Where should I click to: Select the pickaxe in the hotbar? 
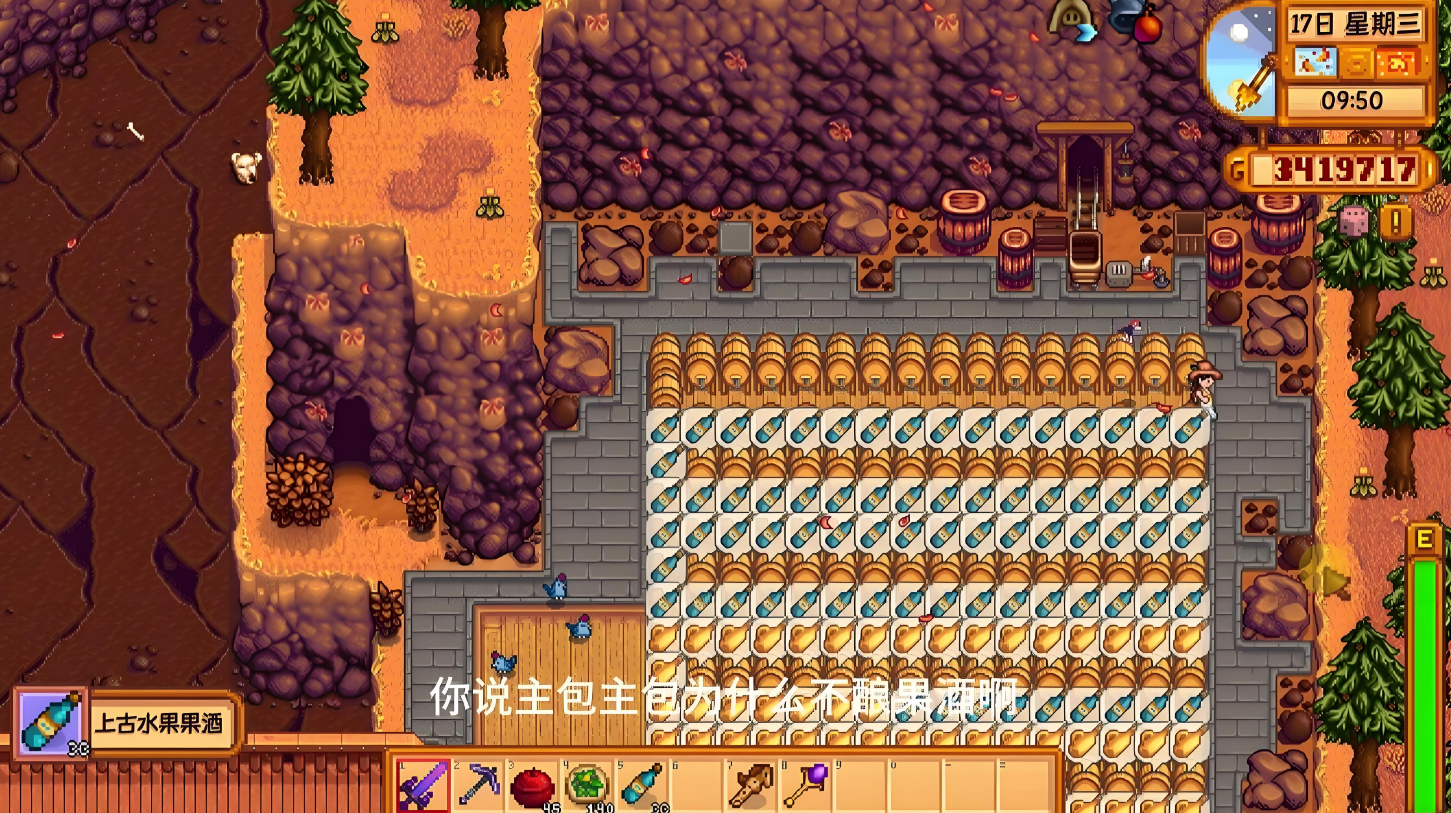click(x=478, y=785)
